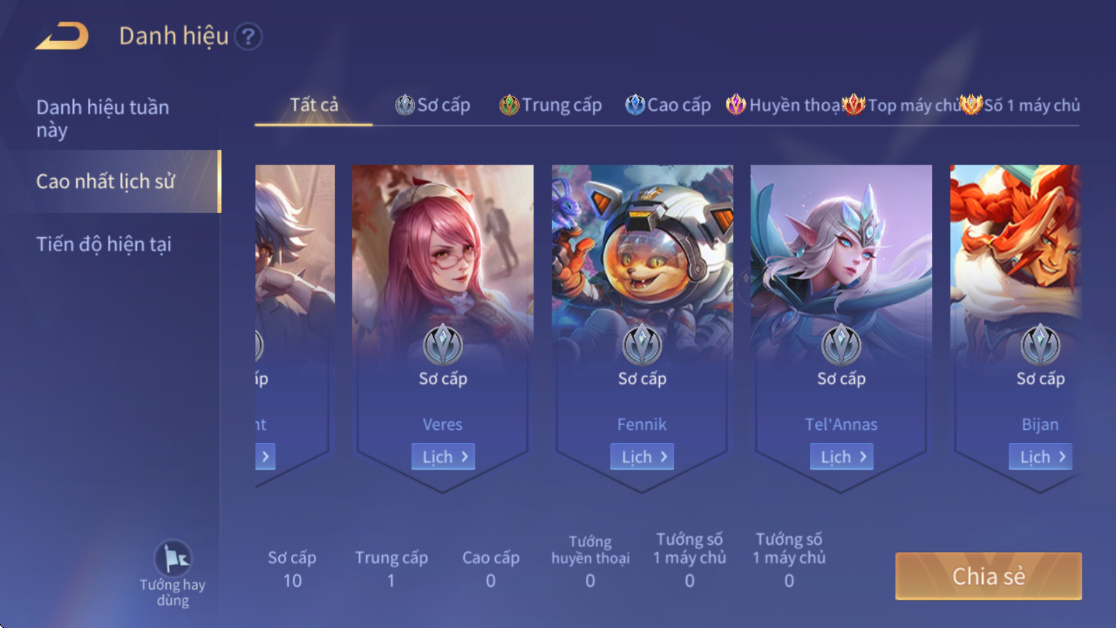Select the Số 1 máy chủ tab
Viewport: 1116px width, 628px height.
(x=1021, y=105)
